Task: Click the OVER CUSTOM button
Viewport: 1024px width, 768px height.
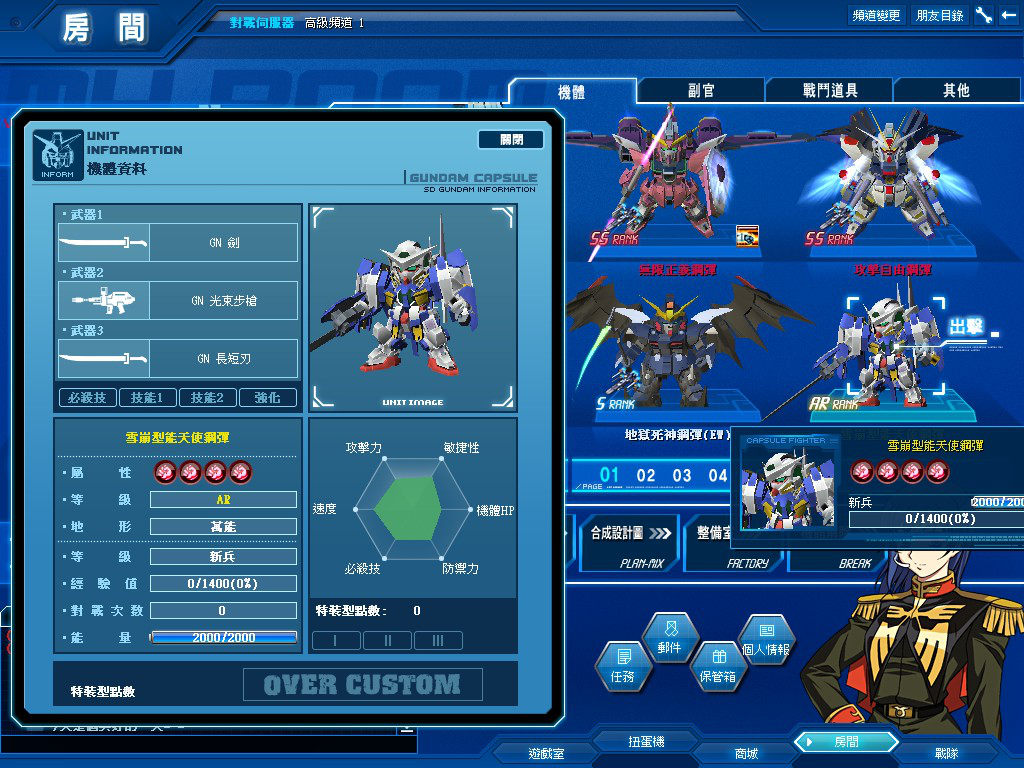Action: pyautogui.click(x=362, y=685)
